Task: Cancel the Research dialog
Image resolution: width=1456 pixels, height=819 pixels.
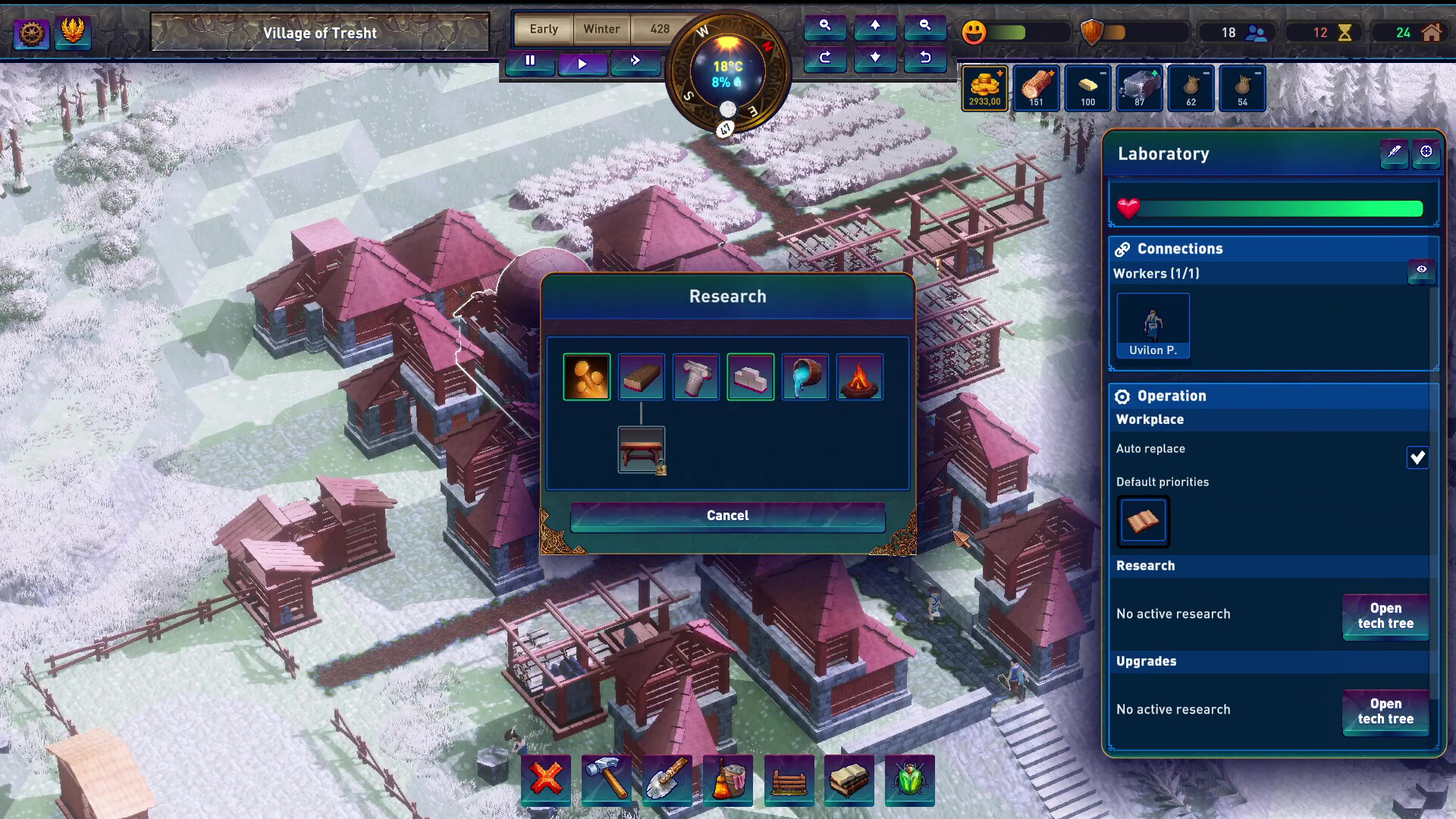Action: [727, 516]
